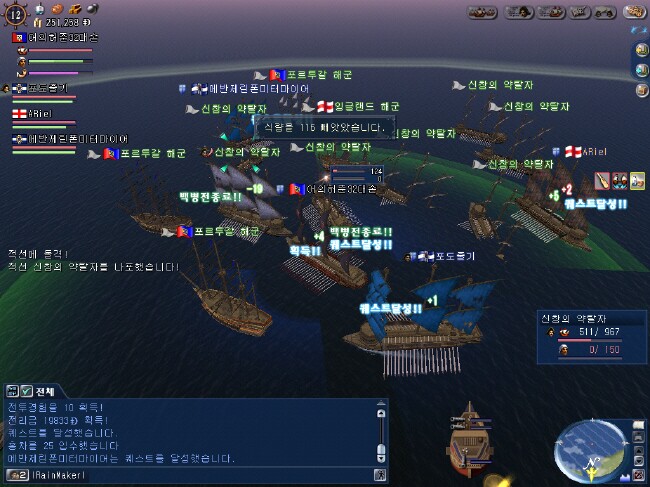Open the pirate-hat character menu button
This screenshot has height=487, width=650.
point(519,13)
